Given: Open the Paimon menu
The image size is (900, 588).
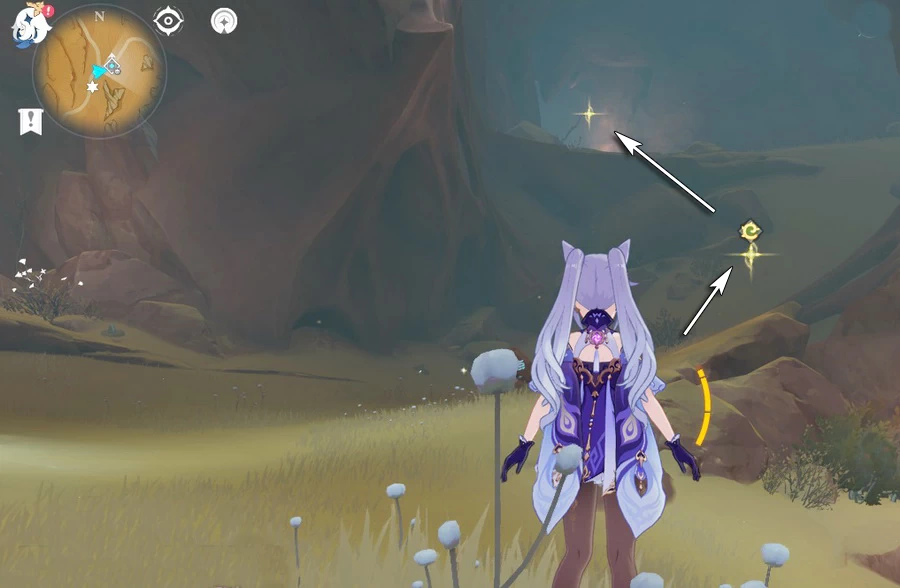Looking at the screenshot, I should tap(30, 25).
